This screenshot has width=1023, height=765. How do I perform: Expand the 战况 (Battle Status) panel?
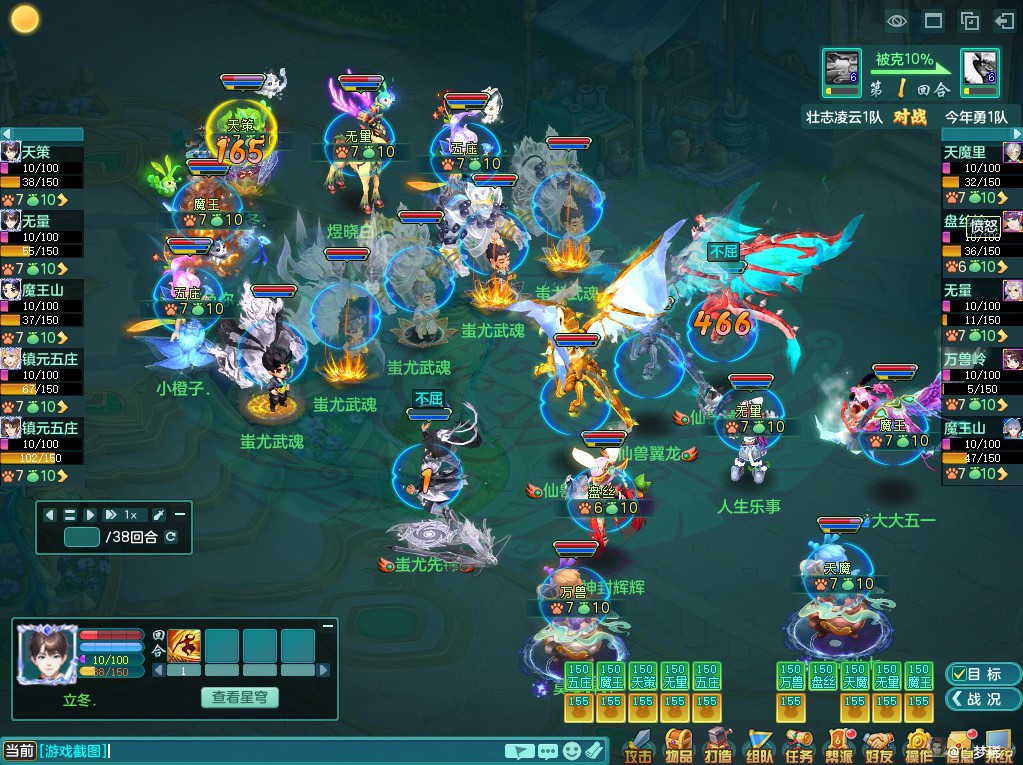tap(975, 699)
